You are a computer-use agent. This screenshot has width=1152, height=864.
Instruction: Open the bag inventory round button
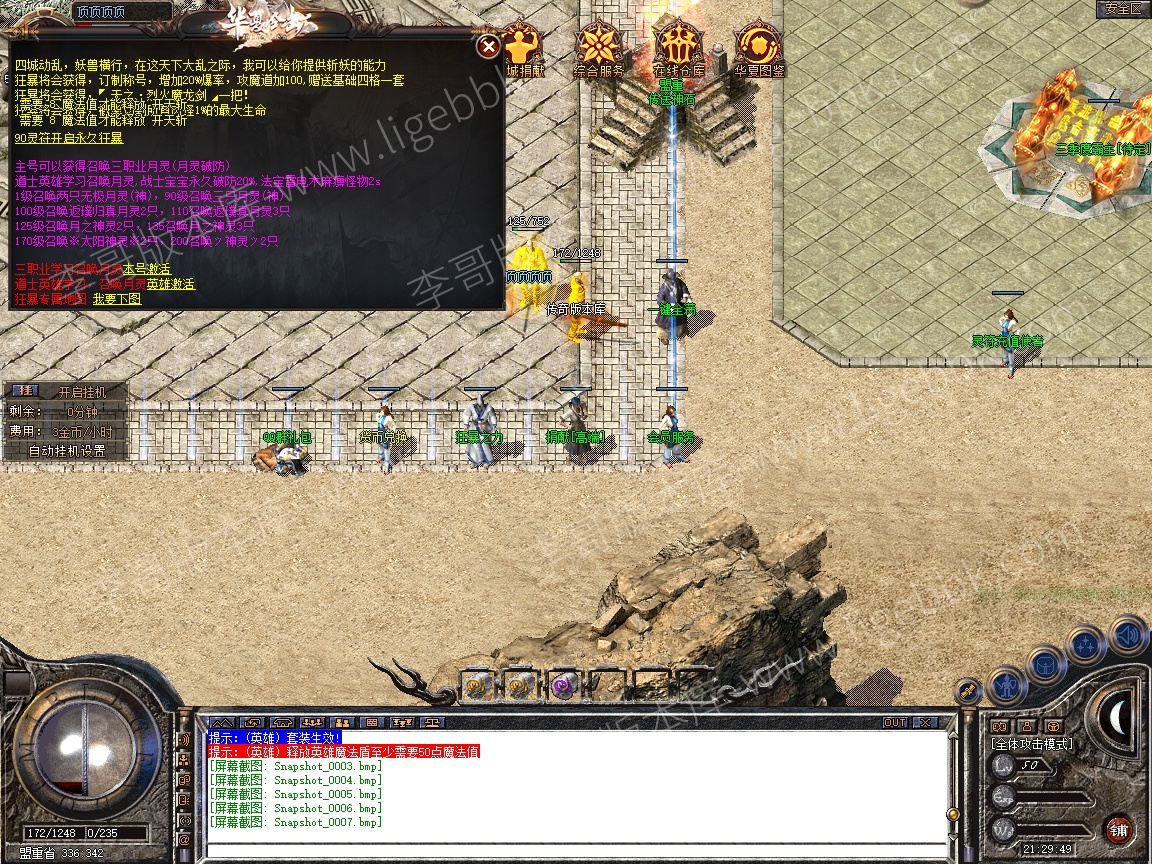coord(1047,665)
